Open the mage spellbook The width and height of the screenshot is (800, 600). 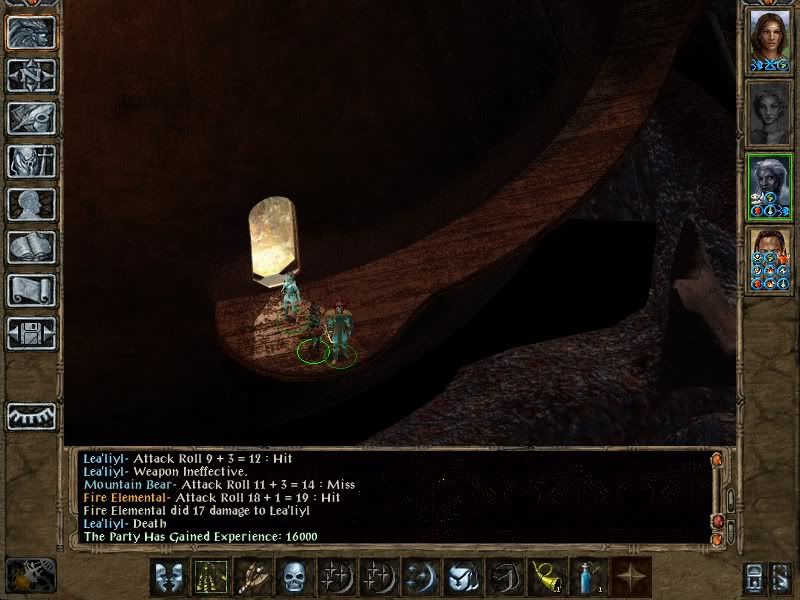tap(31, 247)
